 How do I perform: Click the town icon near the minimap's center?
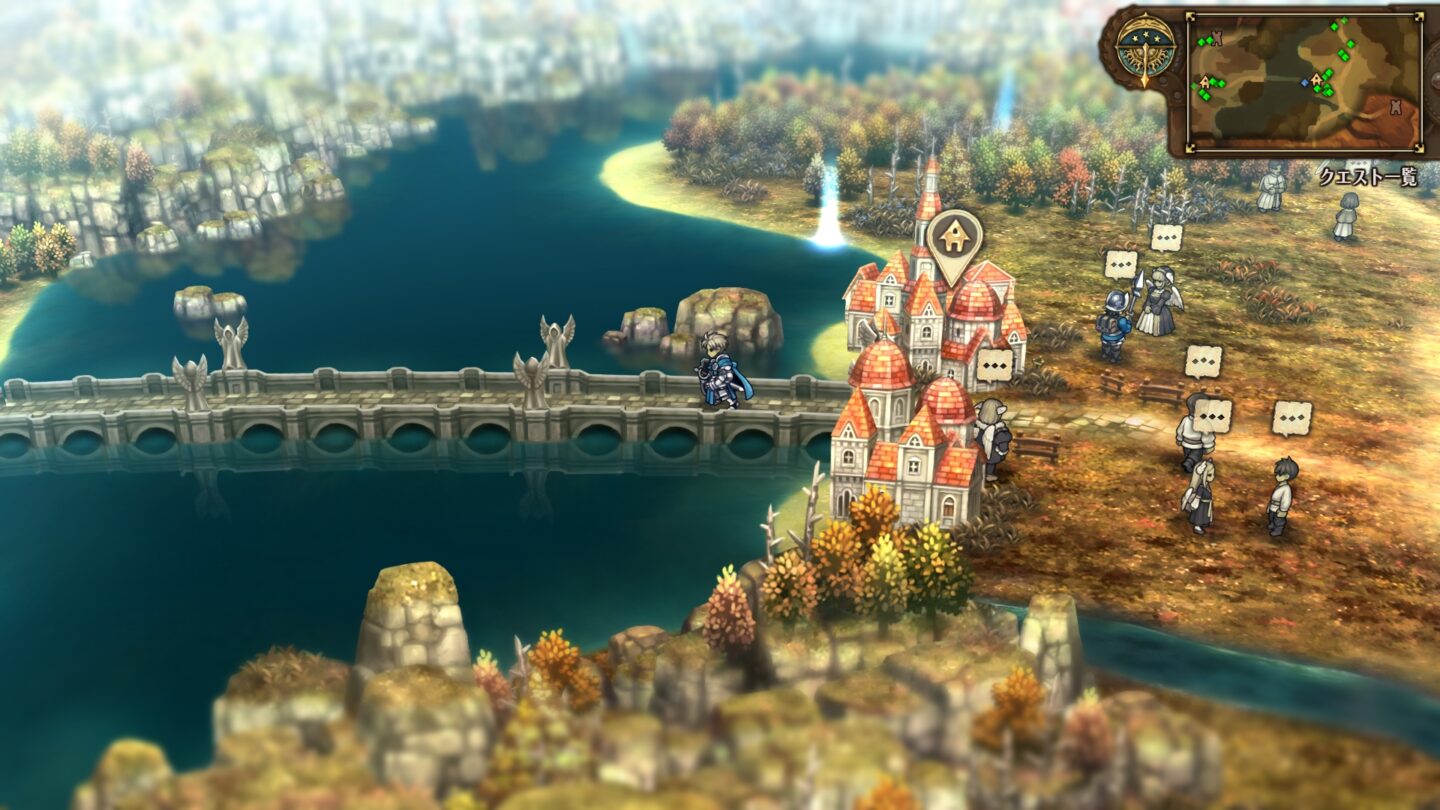tap(1316, 79)
